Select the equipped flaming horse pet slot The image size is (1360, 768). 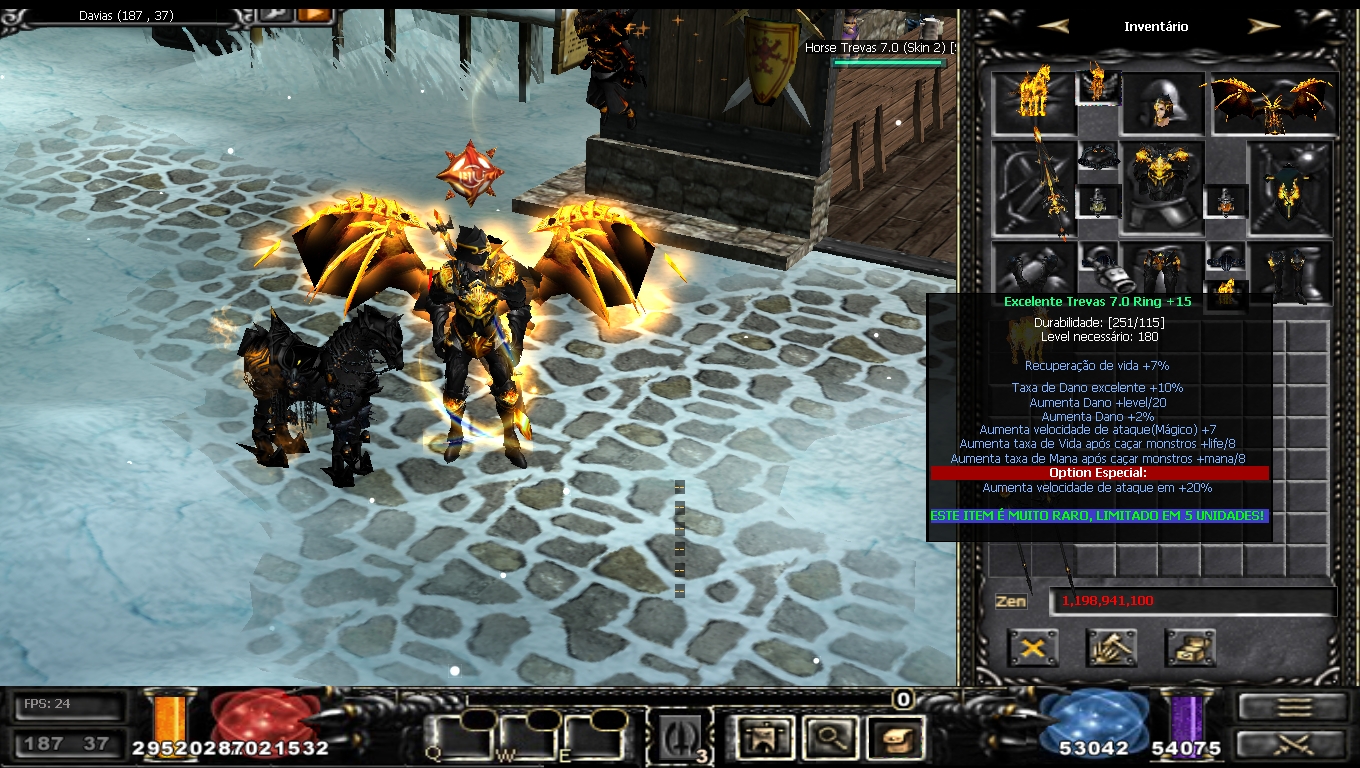pyautogui.click(x=1032, y=98)
